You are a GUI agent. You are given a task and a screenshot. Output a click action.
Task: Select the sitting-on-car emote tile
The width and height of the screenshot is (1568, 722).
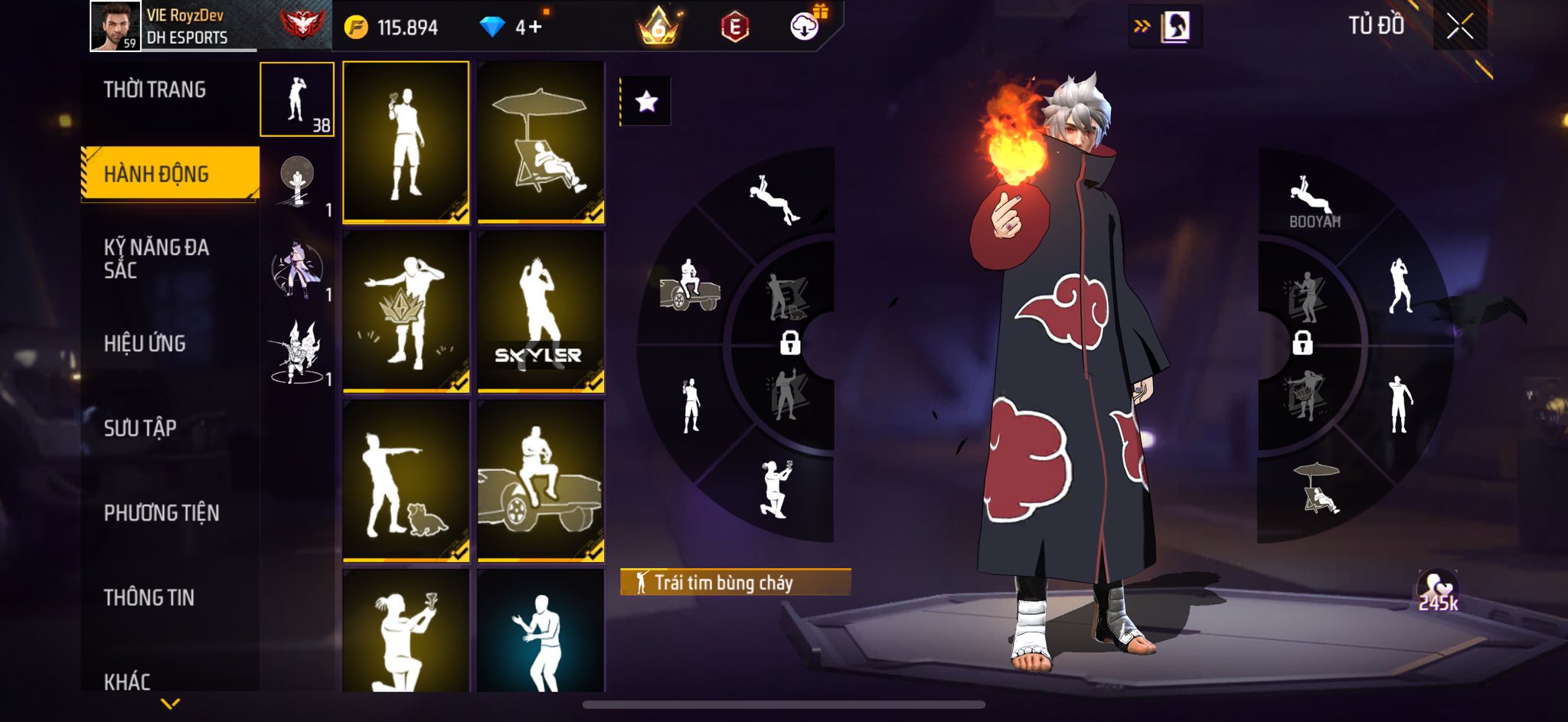click(541, 481)
